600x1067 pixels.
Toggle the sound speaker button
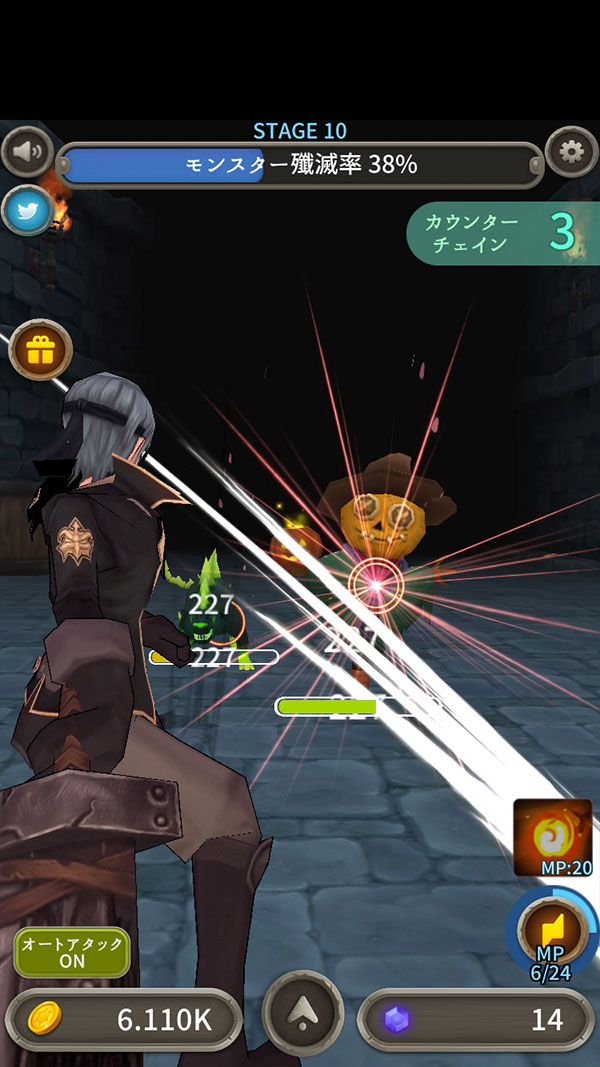click(28, 152)
